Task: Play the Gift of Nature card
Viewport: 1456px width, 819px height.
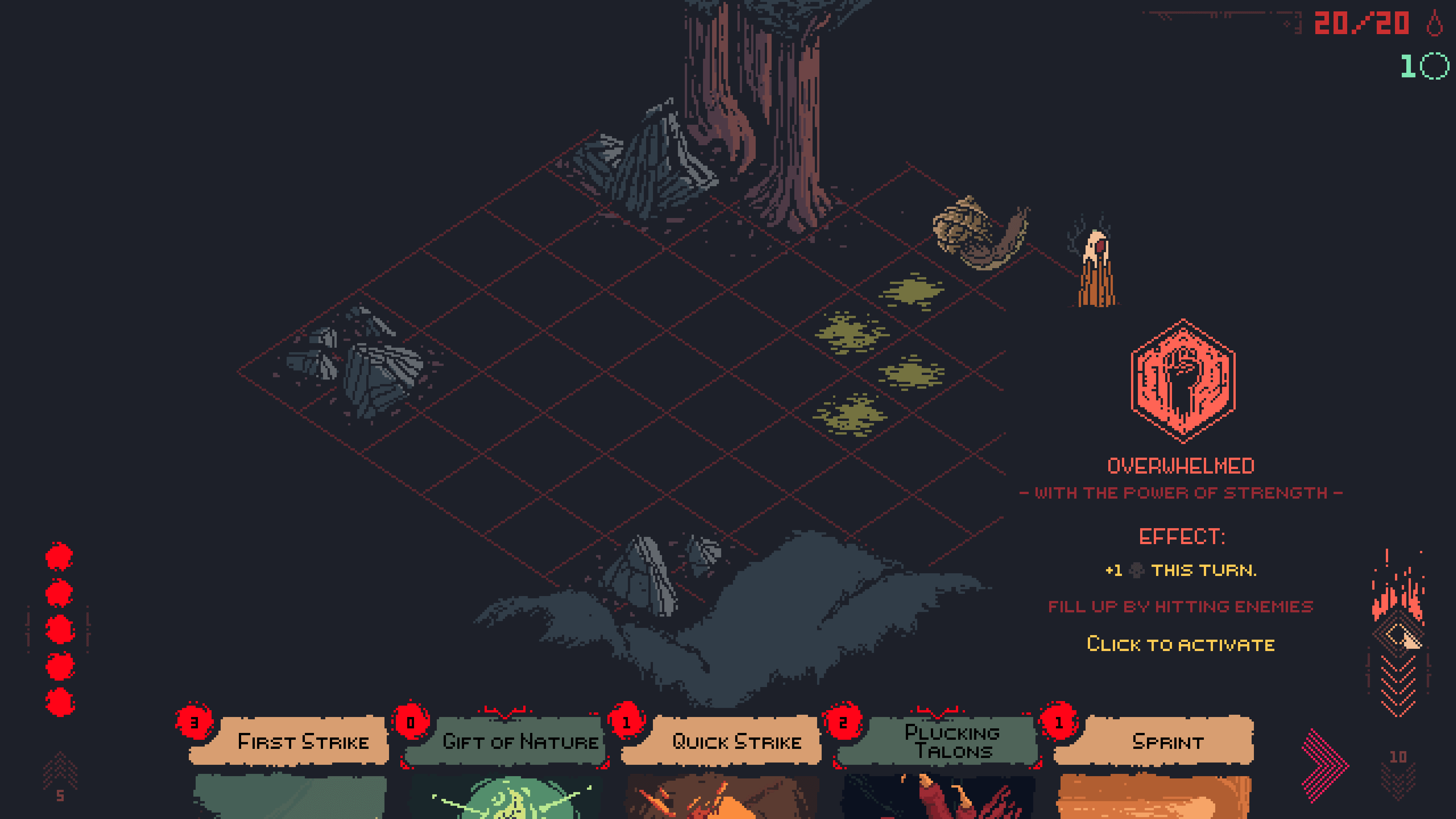Action: [506, 763]
